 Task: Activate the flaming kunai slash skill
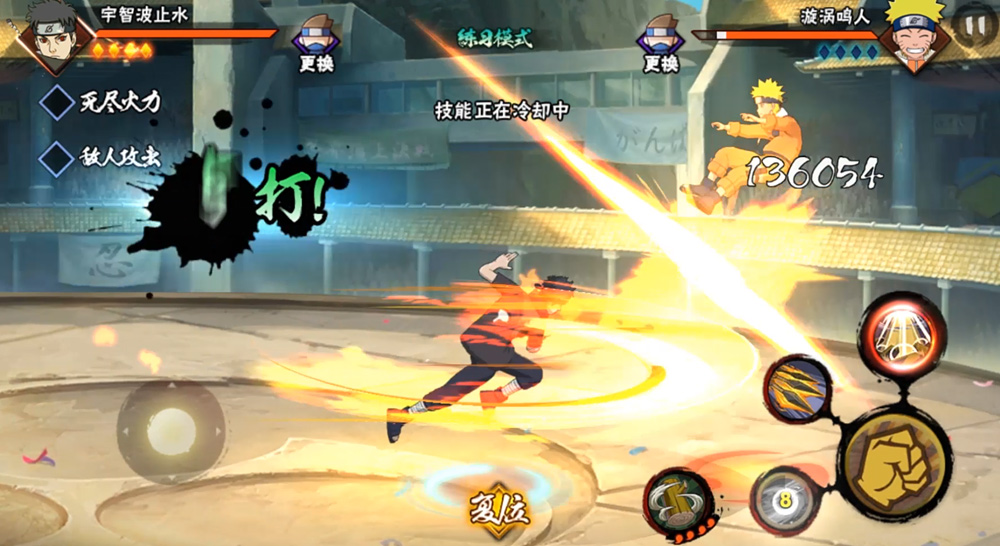(797, 388)
